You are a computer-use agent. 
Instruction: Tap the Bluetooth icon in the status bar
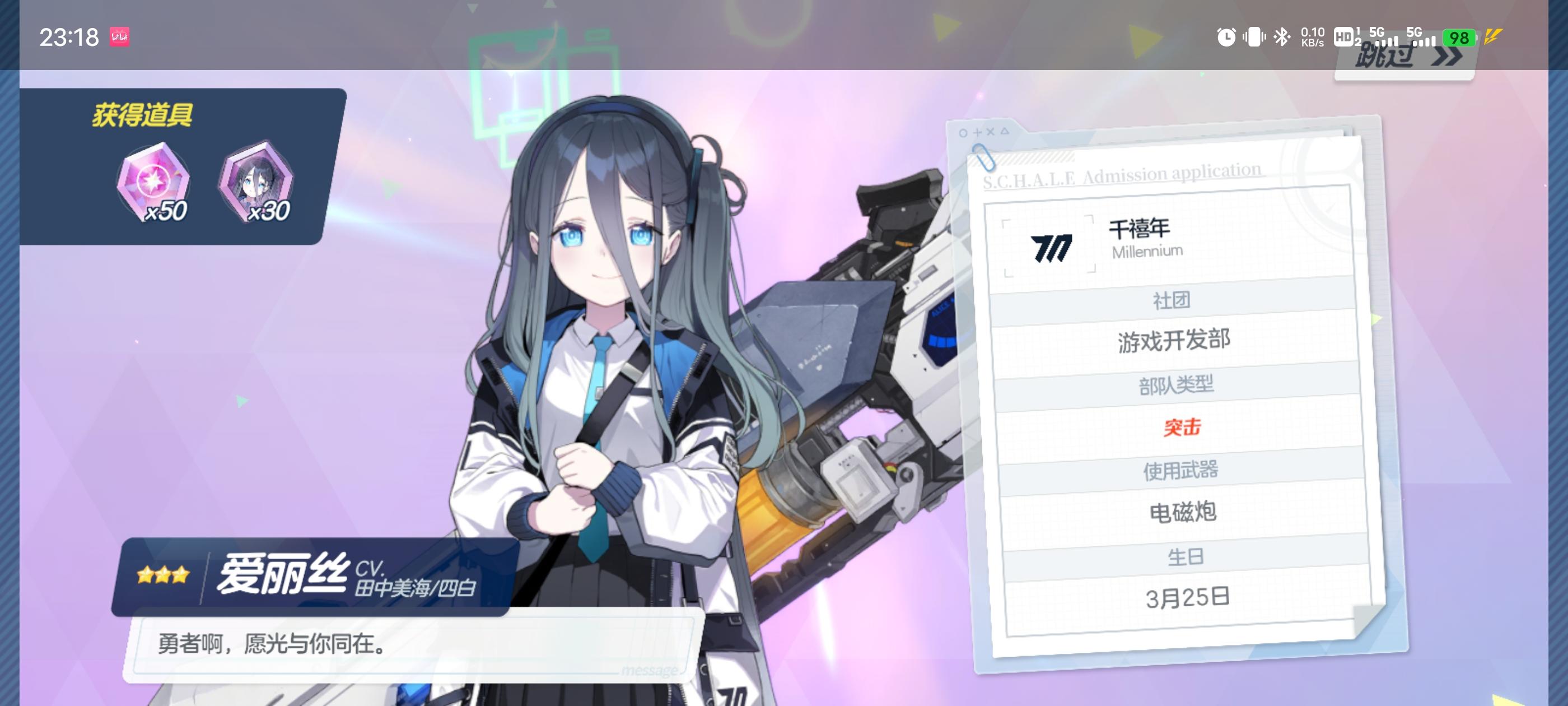coord(1281,38)
